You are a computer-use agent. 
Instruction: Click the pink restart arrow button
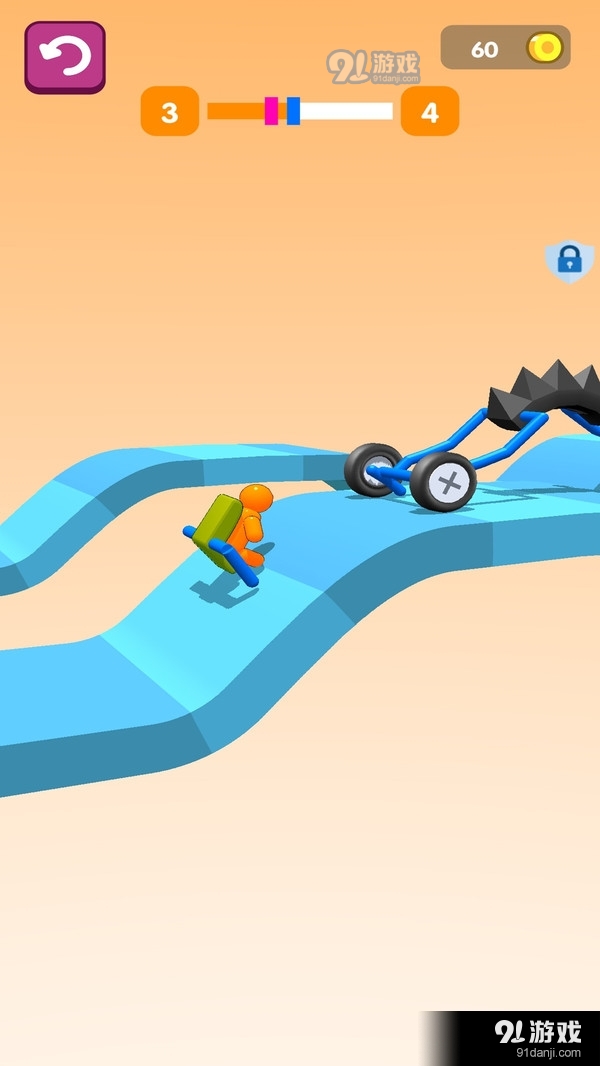coord(65,57)
